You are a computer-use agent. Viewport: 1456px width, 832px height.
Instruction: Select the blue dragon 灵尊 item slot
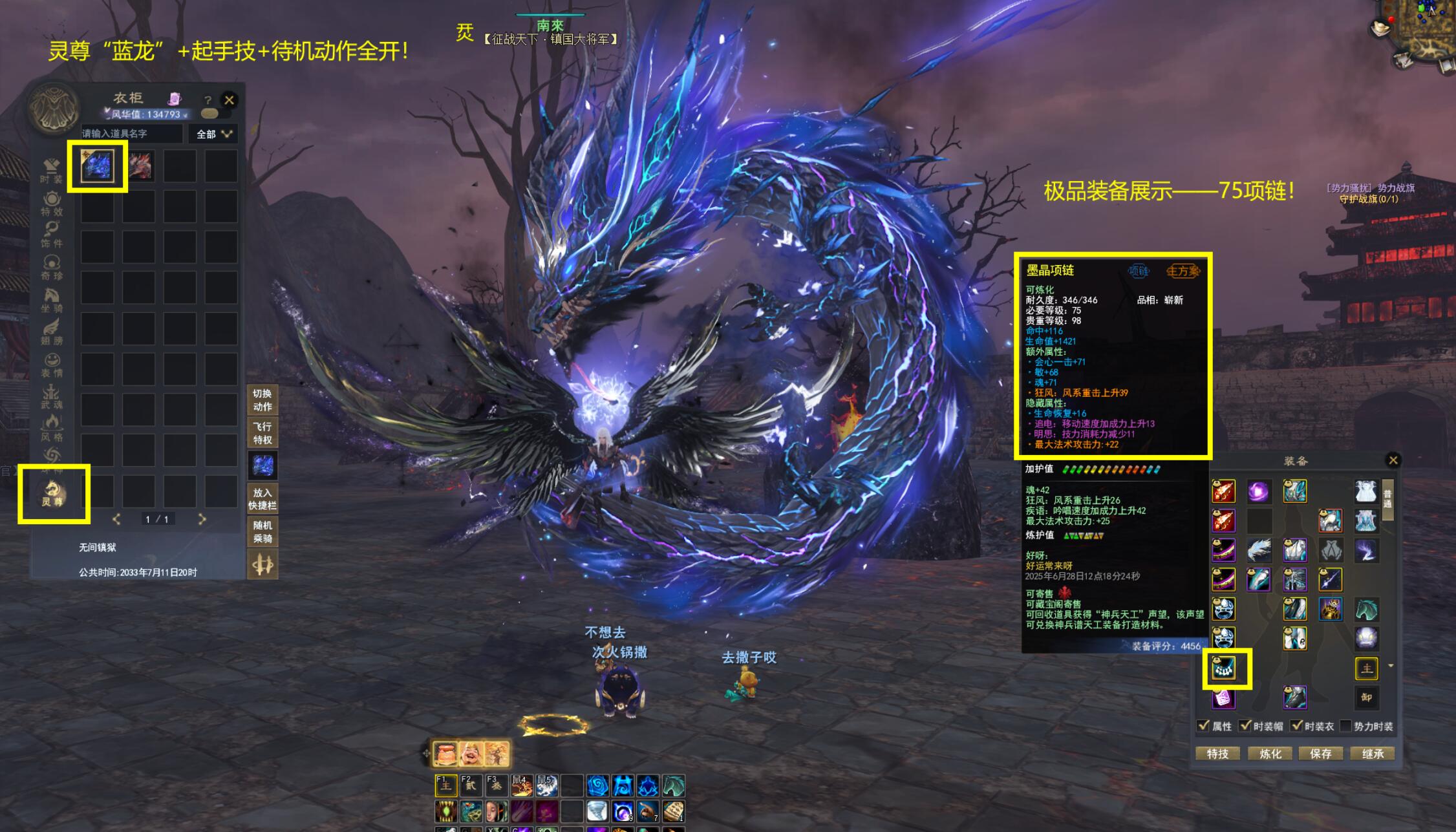[x=98, y=165]
